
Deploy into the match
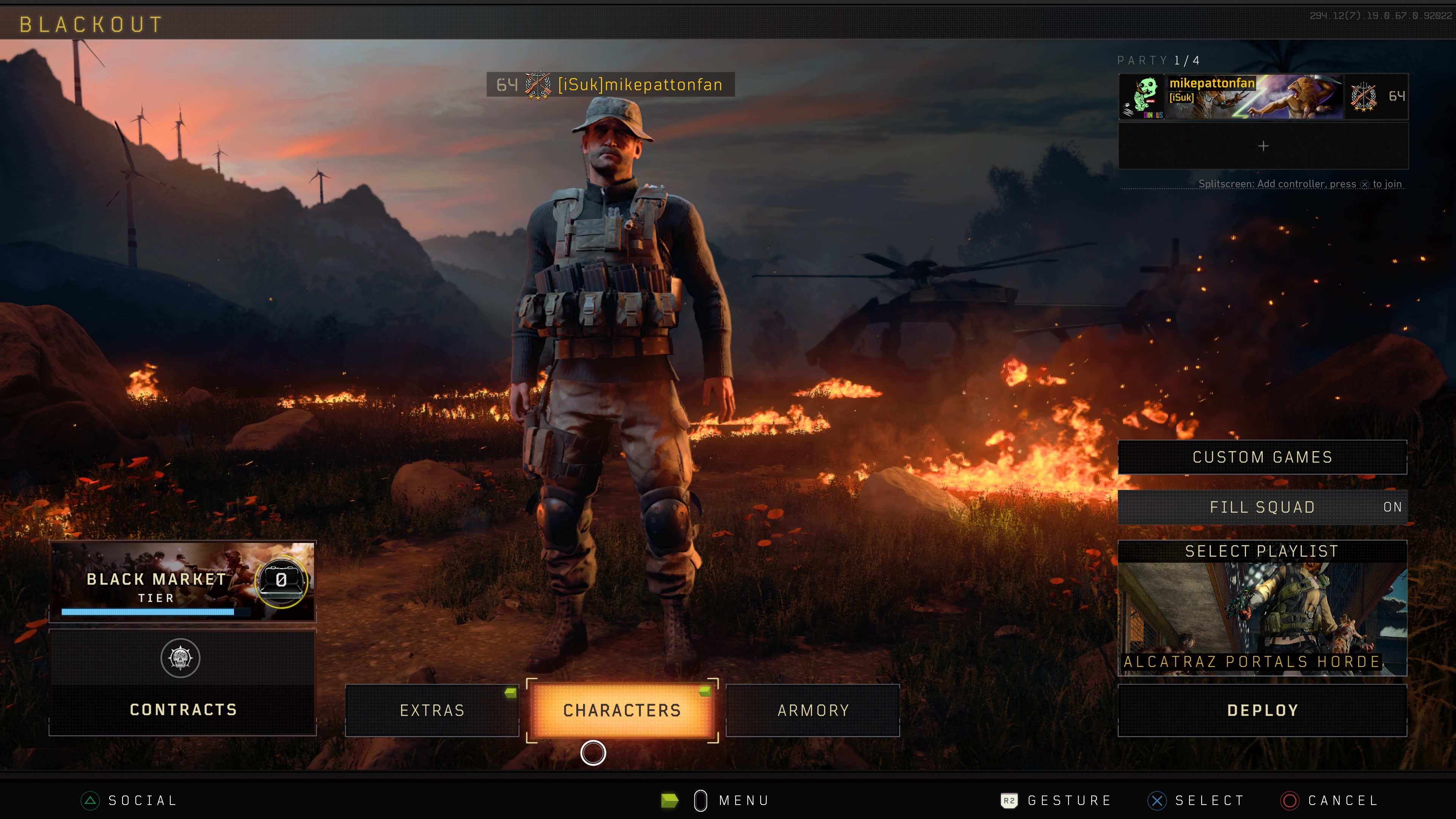pyautogui.click(x=1262, y=710)
